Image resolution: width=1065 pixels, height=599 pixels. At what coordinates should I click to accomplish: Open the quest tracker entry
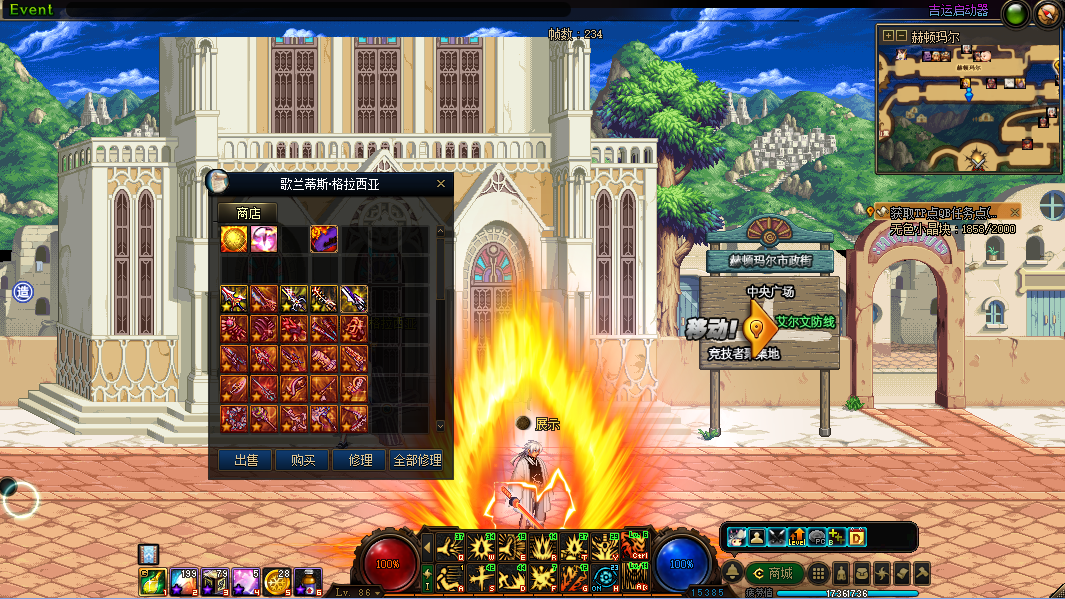938,213
